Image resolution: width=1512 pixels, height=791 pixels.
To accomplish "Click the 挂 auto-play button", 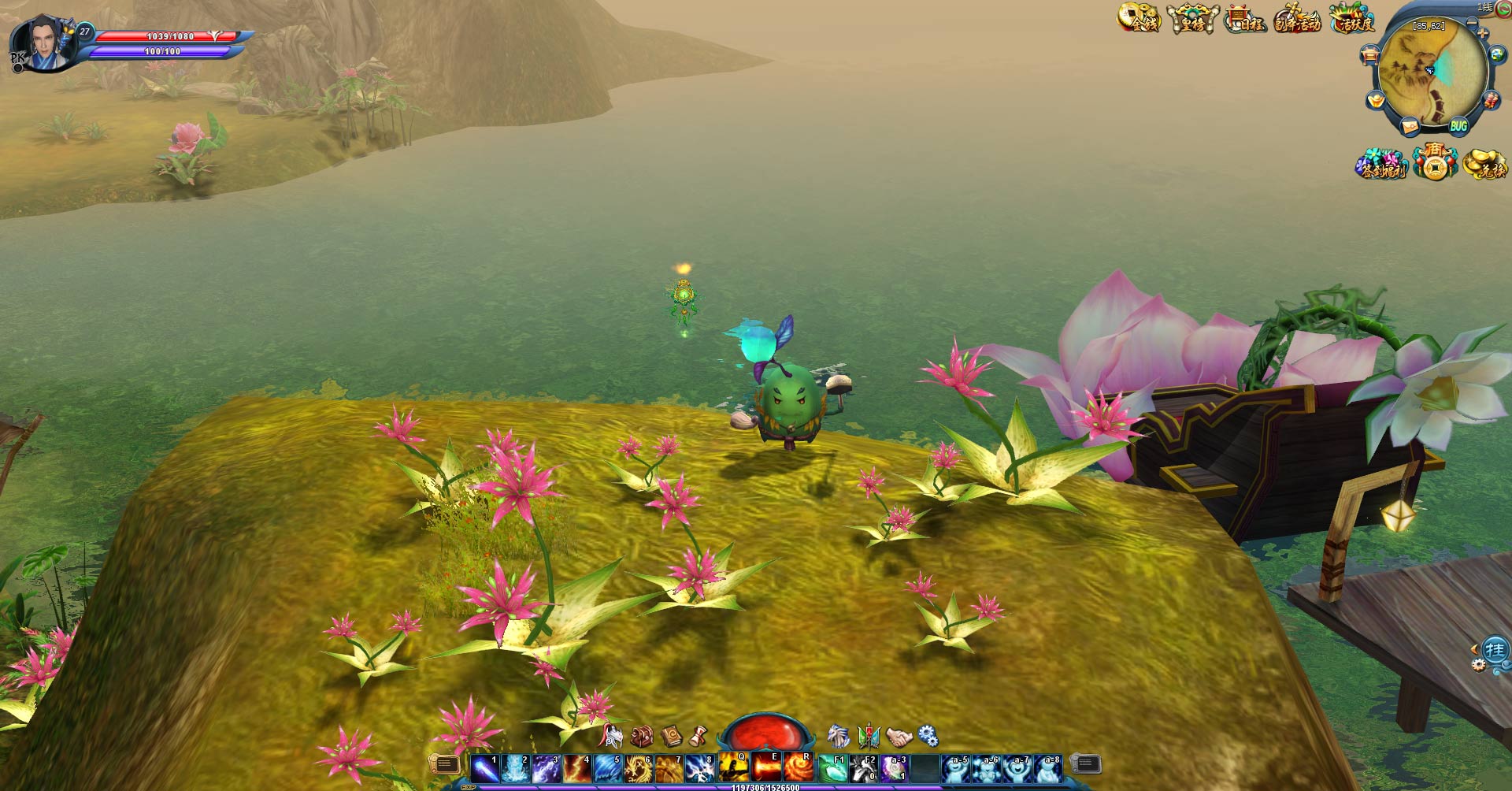I will [1495, 651].
